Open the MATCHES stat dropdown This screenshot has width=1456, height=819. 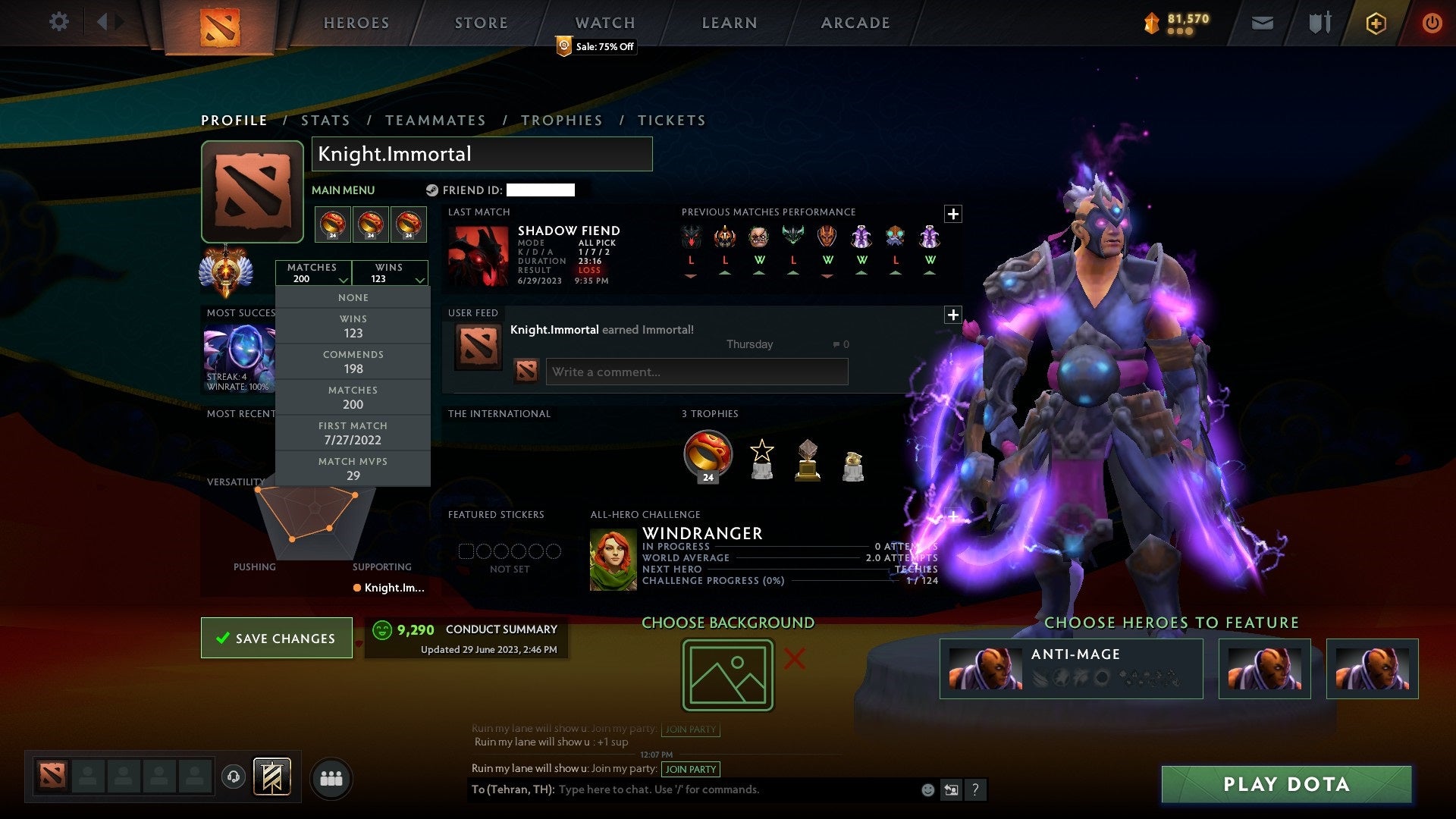[313, 273]
